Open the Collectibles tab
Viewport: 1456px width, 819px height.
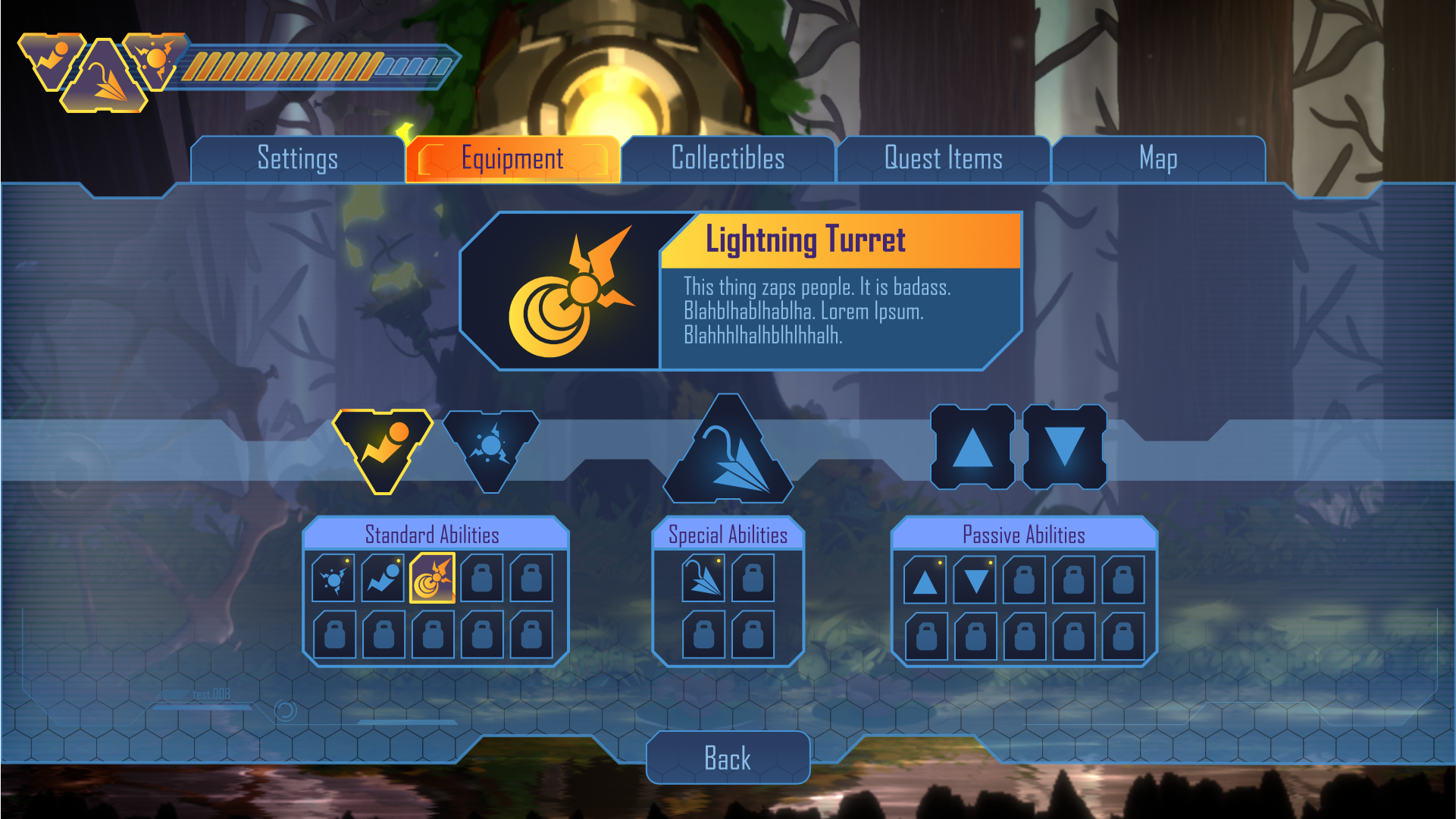[728, 159]
